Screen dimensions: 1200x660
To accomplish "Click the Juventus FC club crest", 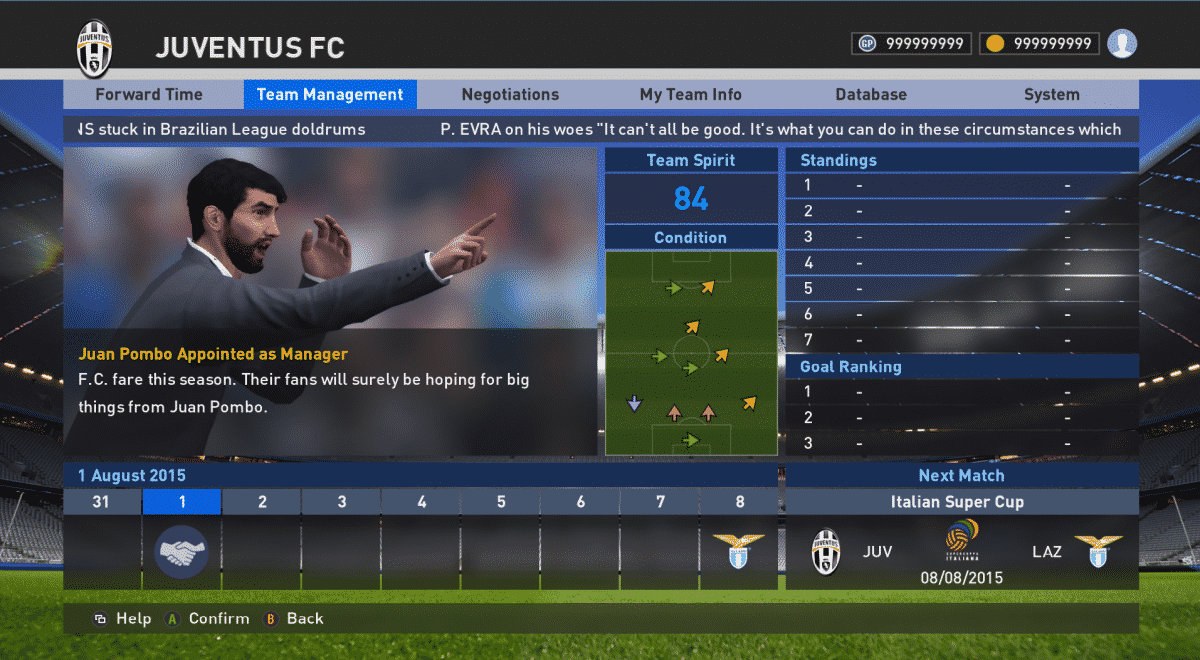I will pos(95,47).
